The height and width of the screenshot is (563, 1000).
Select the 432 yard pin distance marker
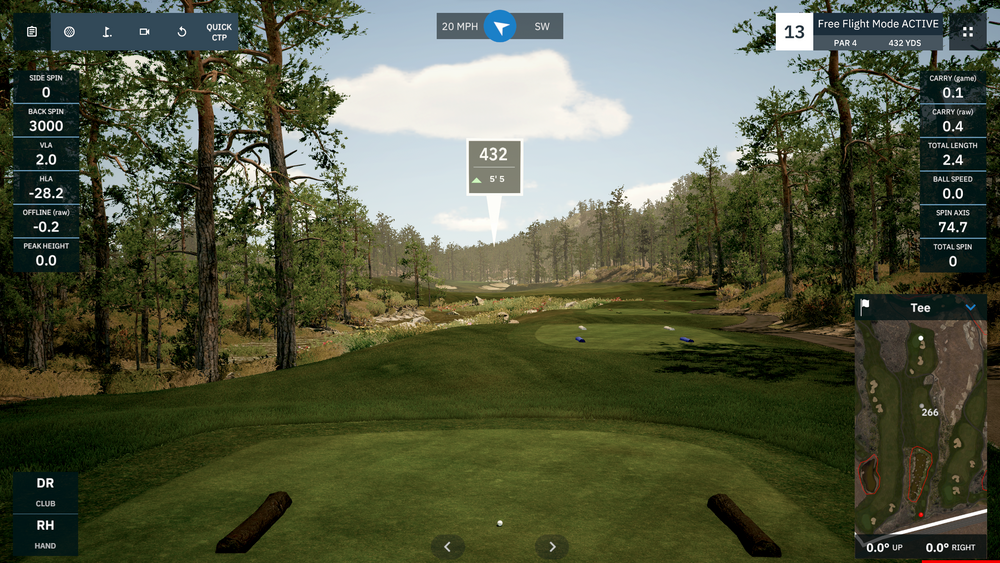pos(494,166)
